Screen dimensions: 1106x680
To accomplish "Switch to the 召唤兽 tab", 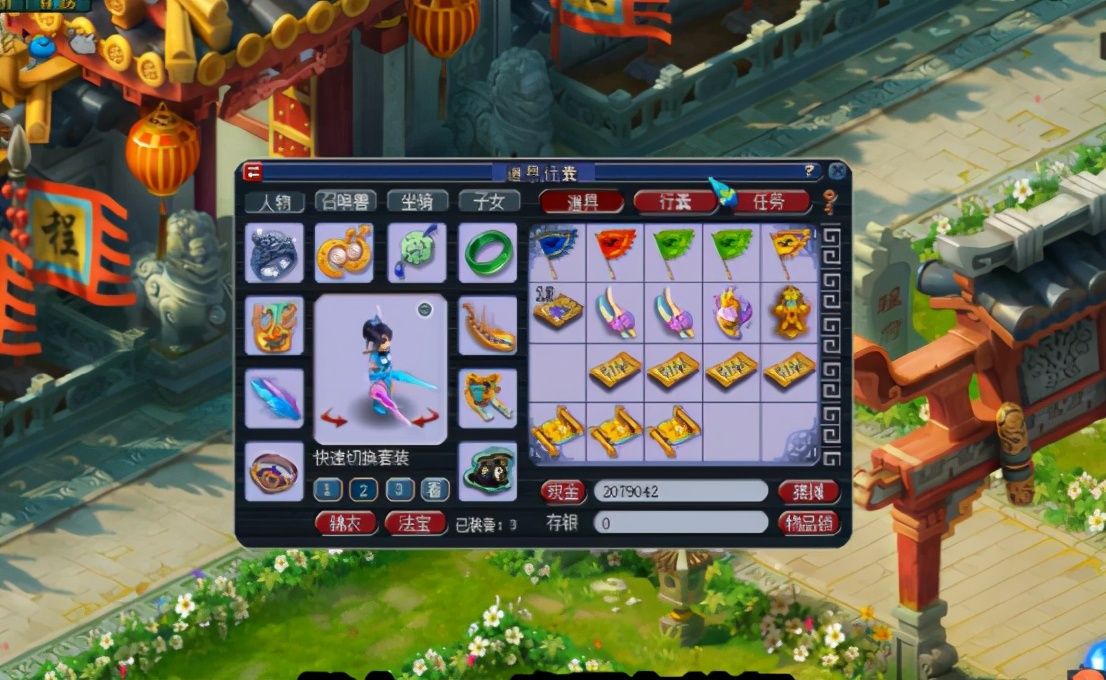I will (344, 201).
